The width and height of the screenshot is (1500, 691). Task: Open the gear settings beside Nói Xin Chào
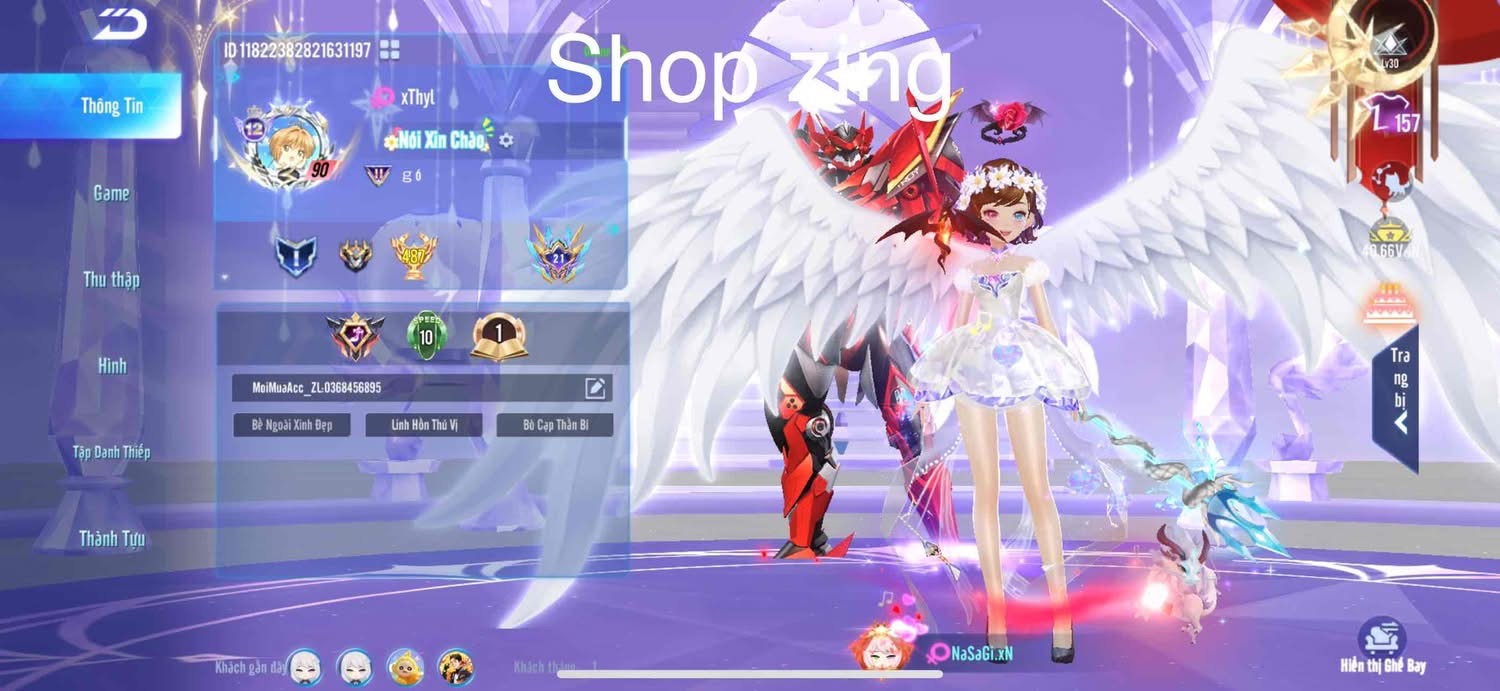[506, 140]
